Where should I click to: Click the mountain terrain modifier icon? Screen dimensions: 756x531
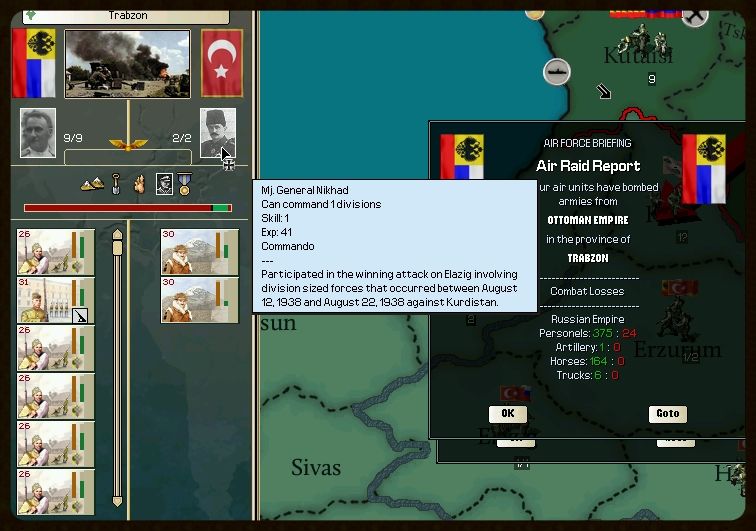pyautogui.click(x=91, y=184)
